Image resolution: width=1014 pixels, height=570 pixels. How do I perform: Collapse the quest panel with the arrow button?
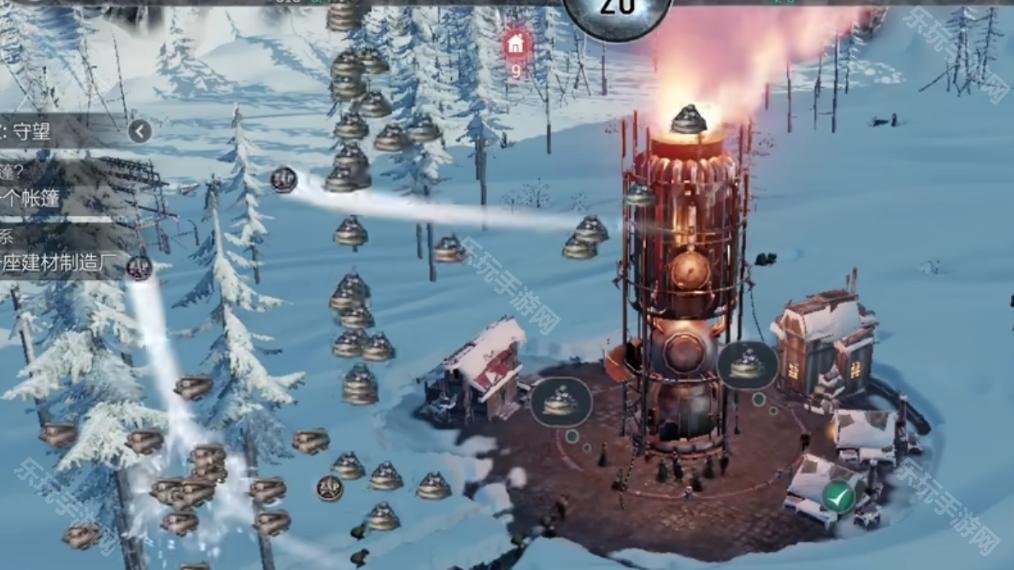139,131
